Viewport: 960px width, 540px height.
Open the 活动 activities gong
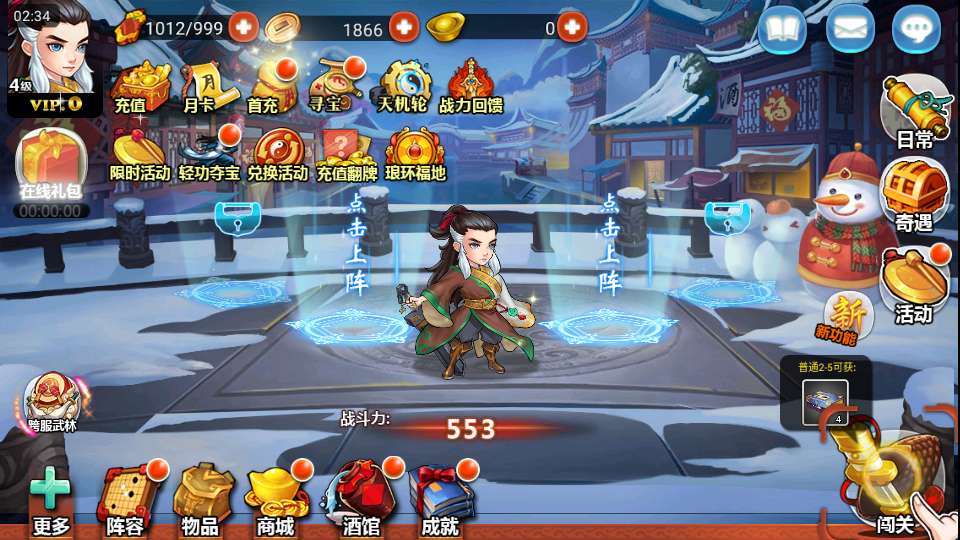tap(913, 284)
